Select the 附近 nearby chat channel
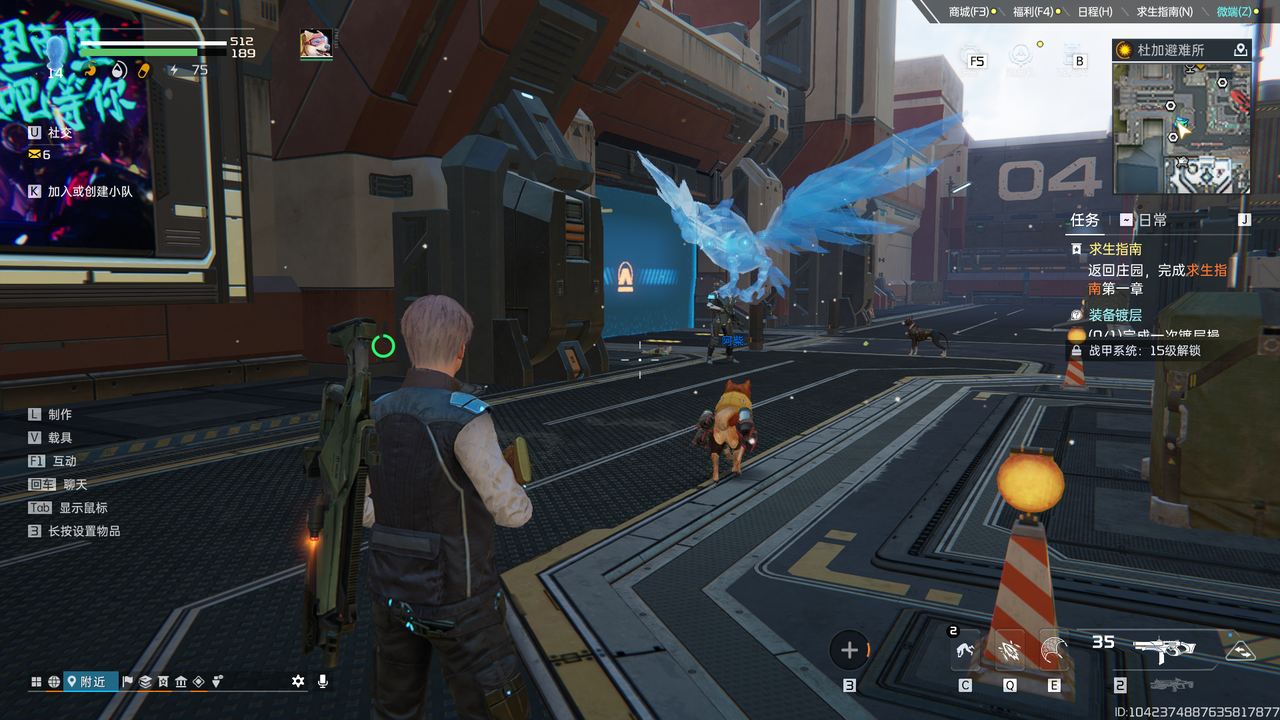Viewport: 1280px width, 720px height. tap(86, 681)
